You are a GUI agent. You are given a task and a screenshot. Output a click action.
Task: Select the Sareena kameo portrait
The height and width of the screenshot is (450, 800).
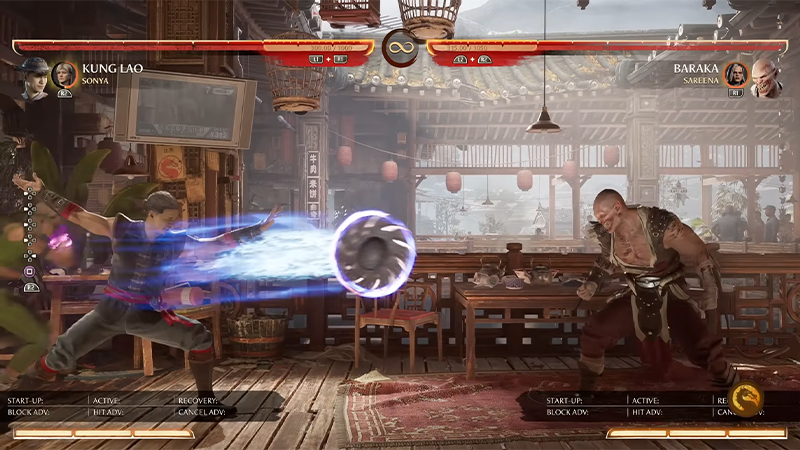pos(736,75)
